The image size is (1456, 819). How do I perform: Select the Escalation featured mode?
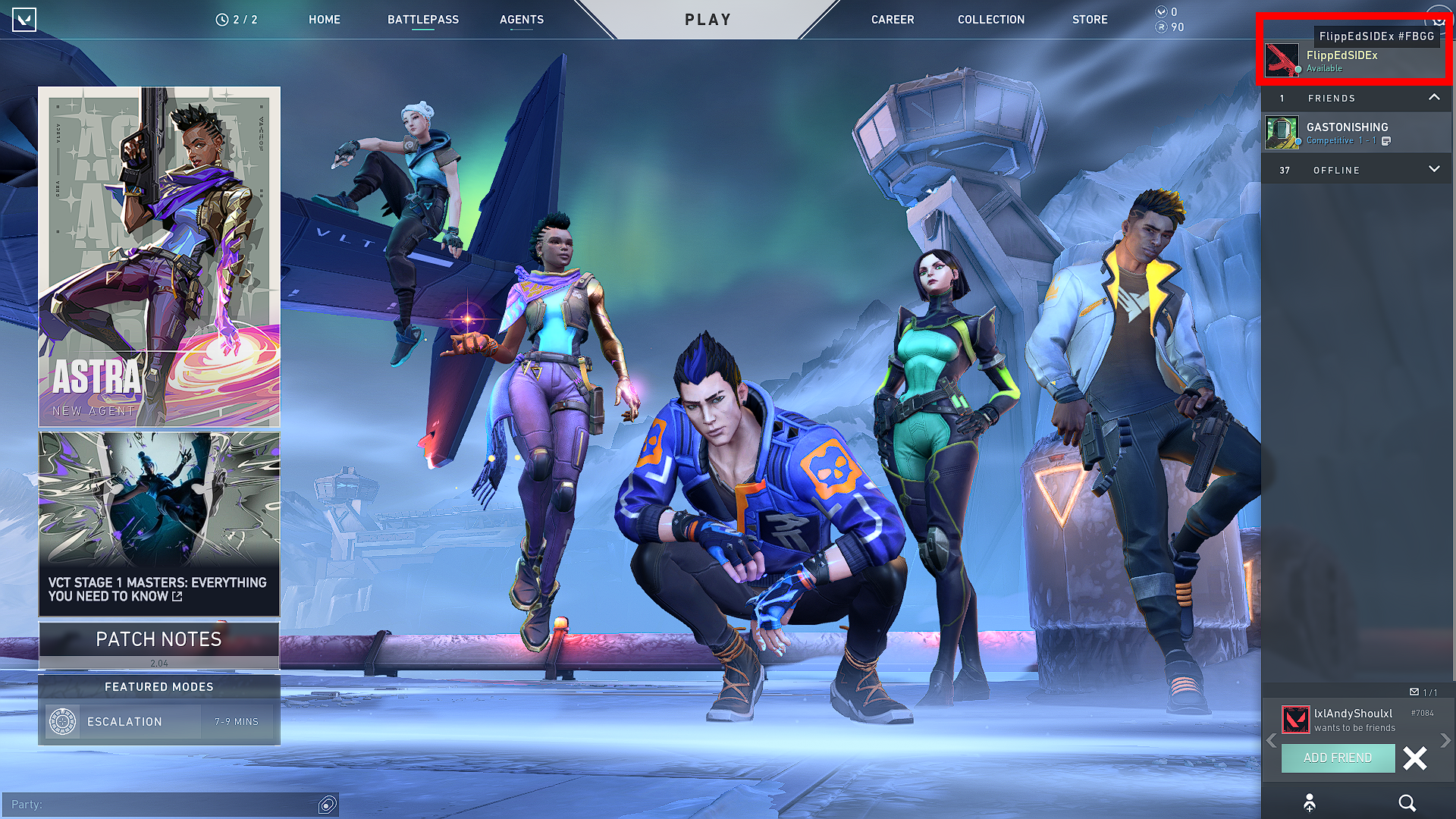point(159,721)
